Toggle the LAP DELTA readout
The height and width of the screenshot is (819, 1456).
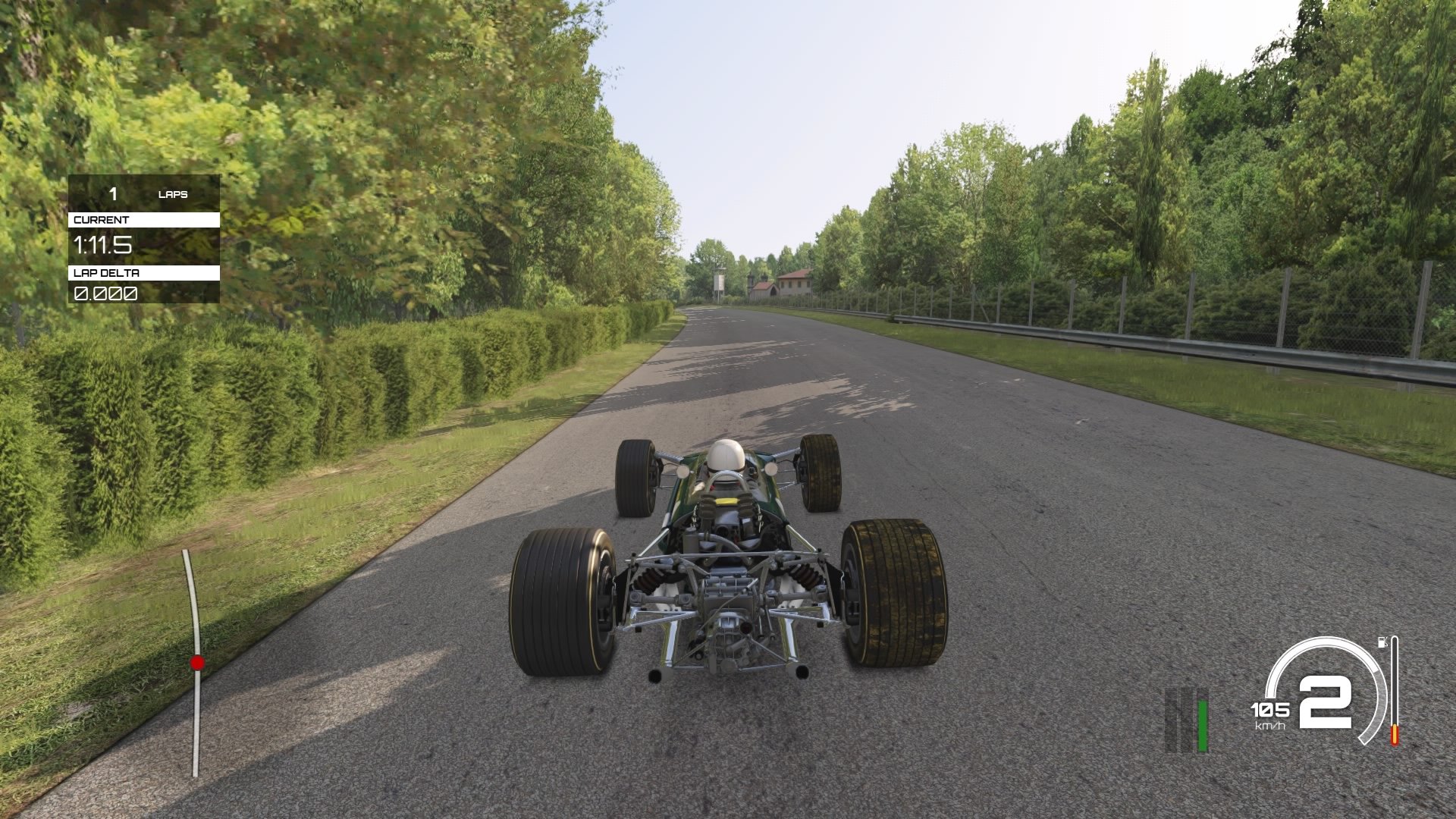(x=105, y=293)
